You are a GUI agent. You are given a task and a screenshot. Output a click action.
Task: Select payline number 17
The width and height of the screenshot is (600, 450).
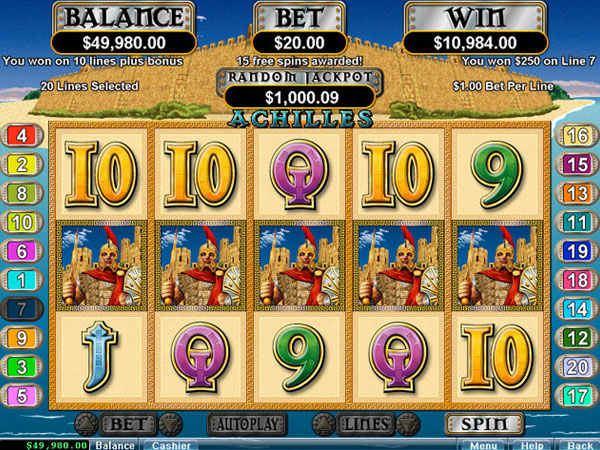[x=577, y=397]
